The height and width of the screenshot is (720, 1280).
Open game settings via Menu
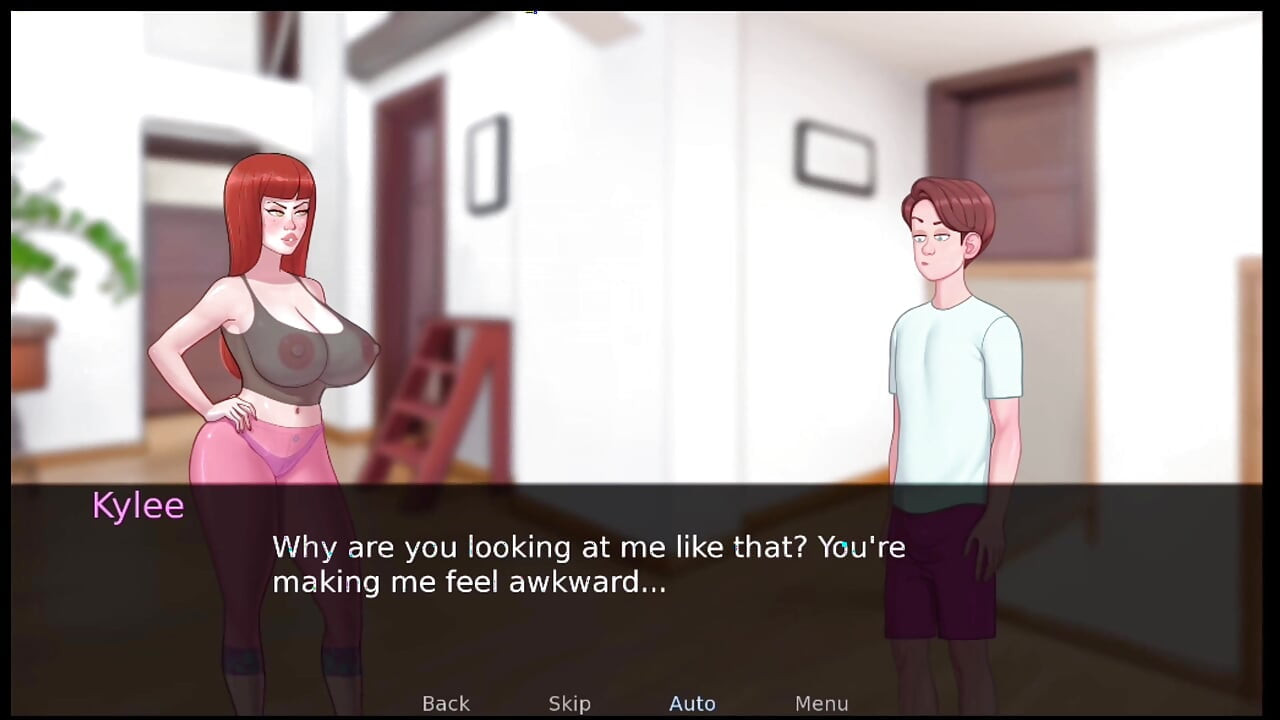821,703
